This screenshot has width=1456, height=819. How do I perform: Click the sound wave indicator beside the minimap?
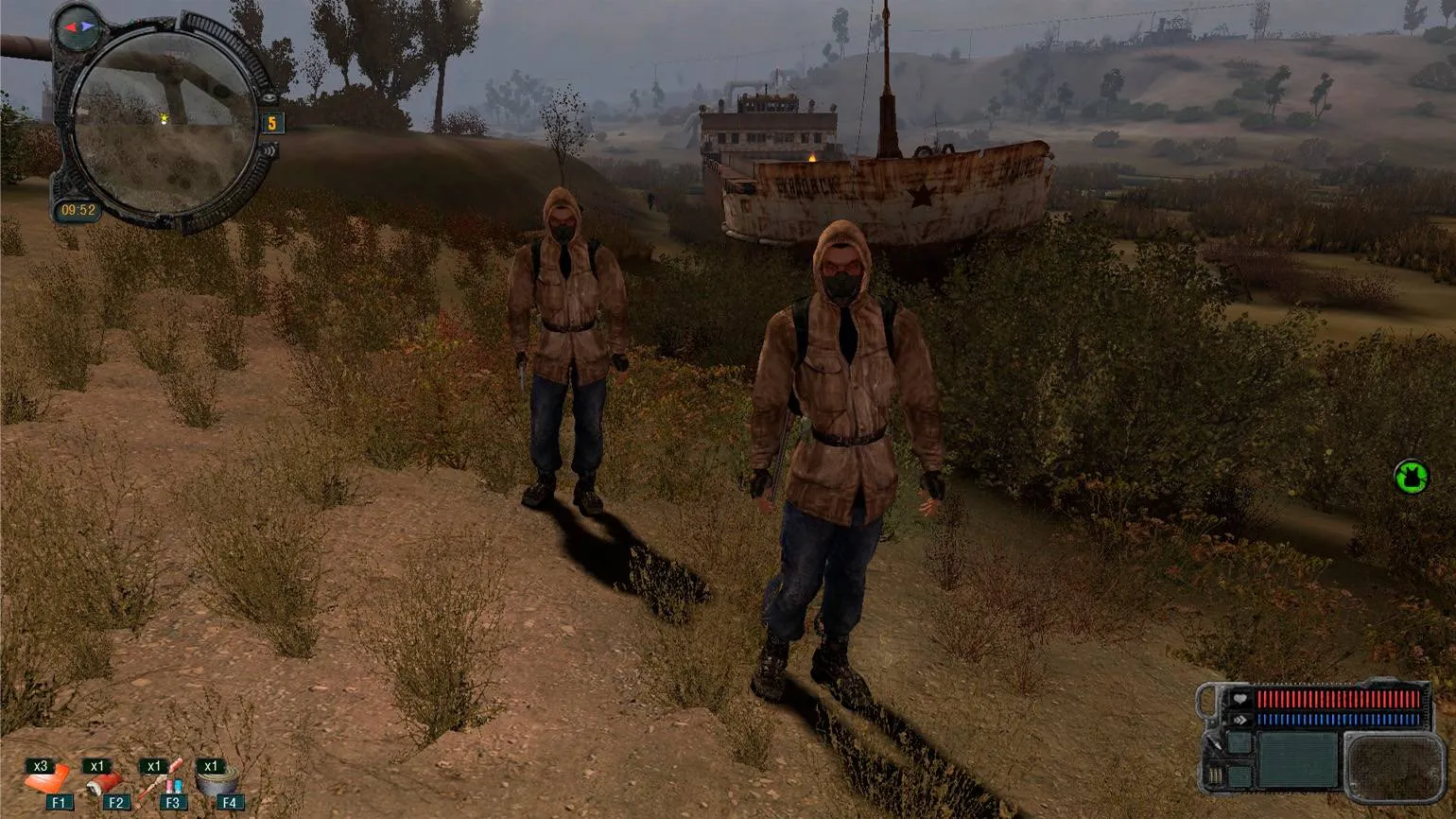pyautogui.click(x=270, y=150)
